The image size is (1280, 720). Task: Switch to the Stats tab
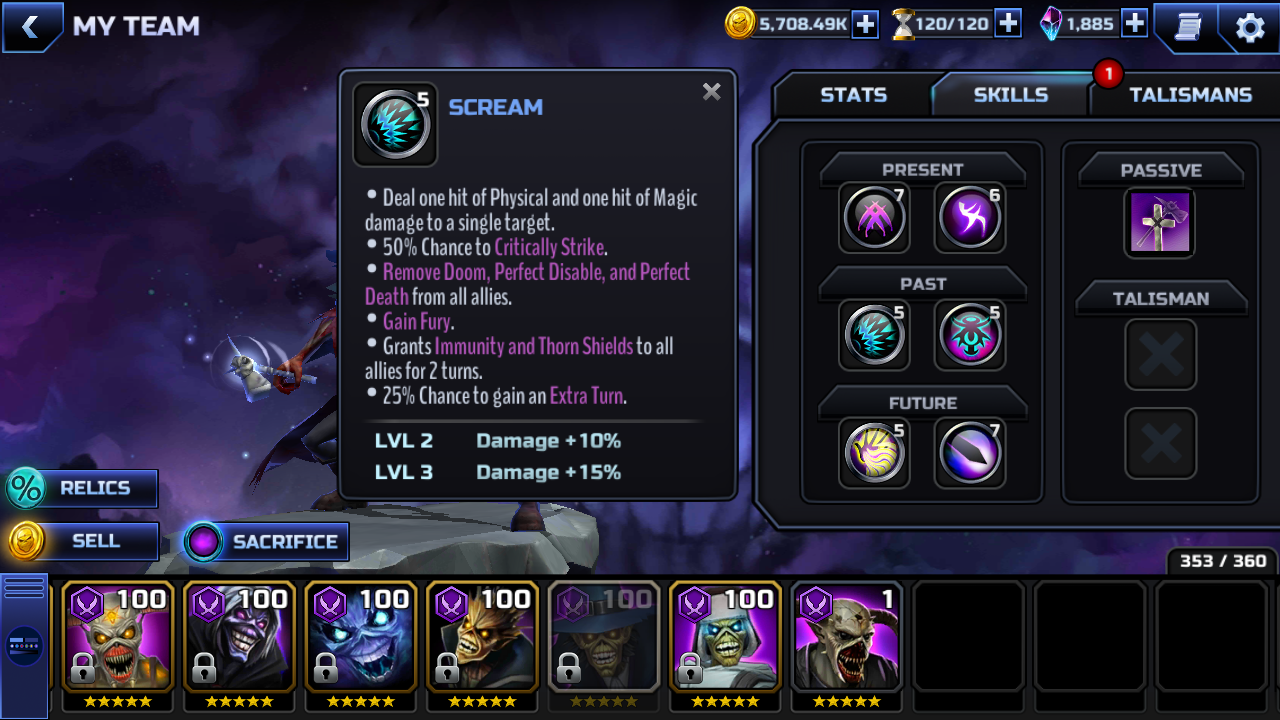tap(853, 95)
